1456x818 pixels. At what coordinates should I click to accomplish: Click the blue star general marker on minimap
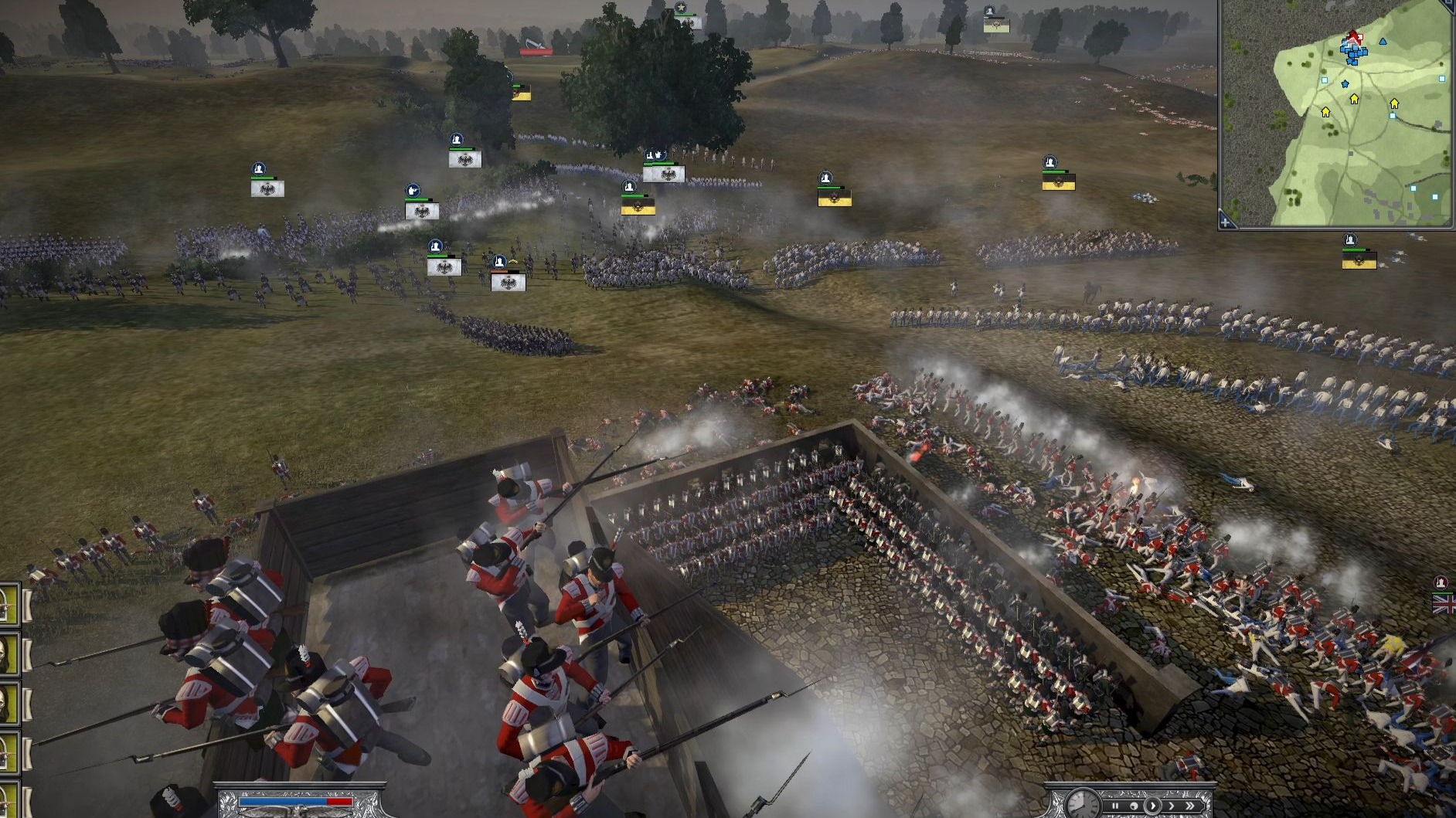(1345, 83)
